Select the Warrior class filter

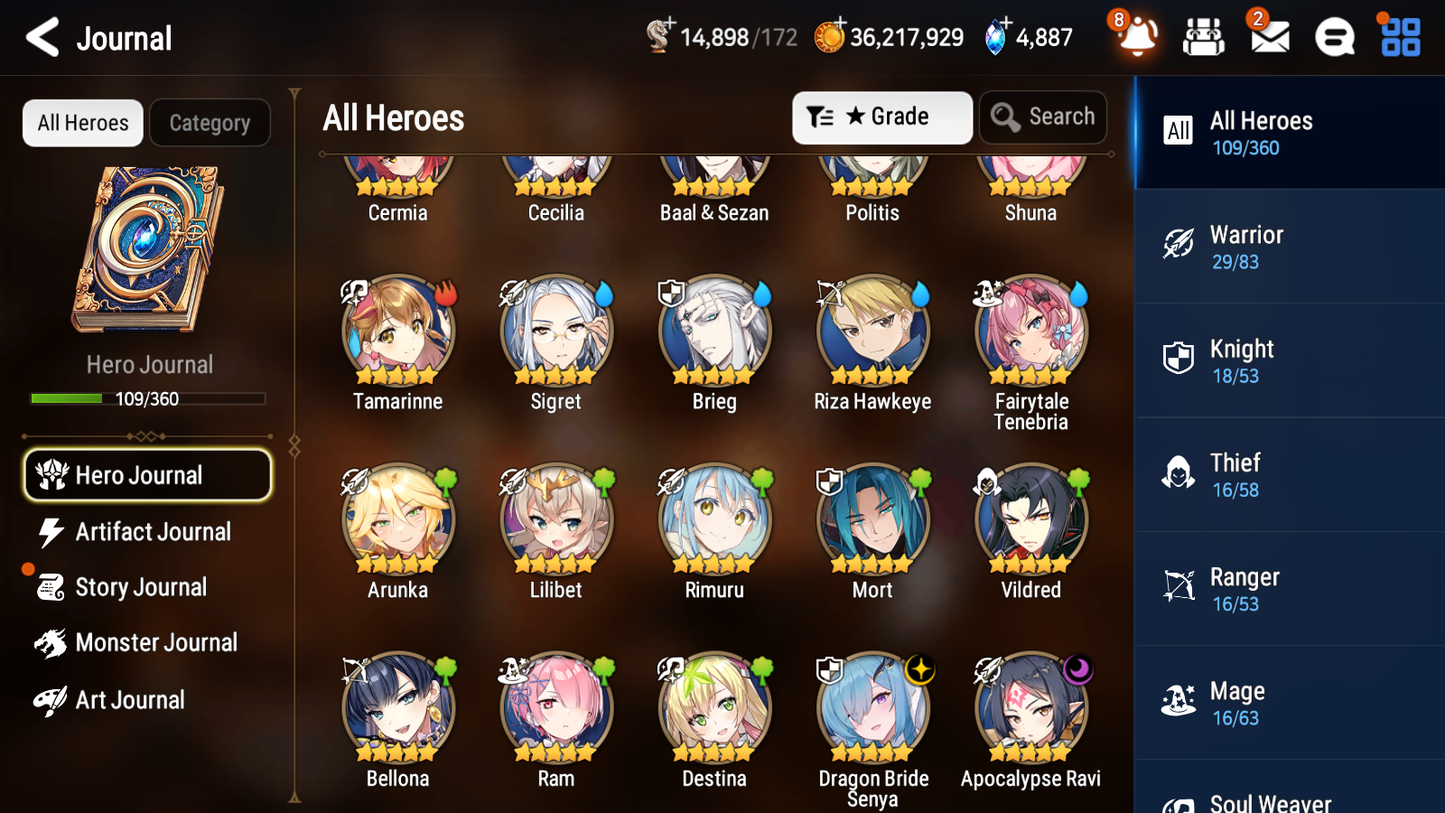click(x=1289, y=246)
